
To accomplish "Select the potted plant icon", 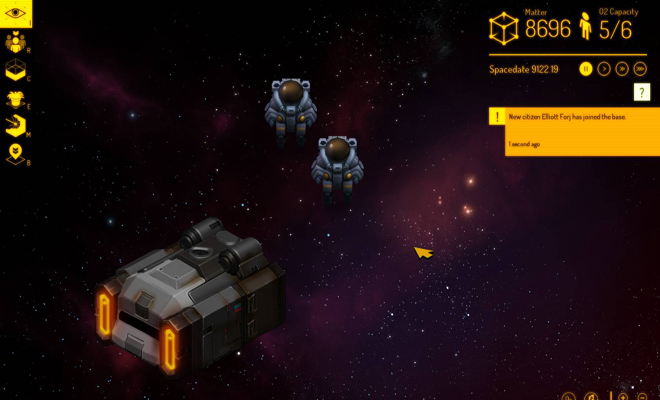I will (x=16, y=98).
